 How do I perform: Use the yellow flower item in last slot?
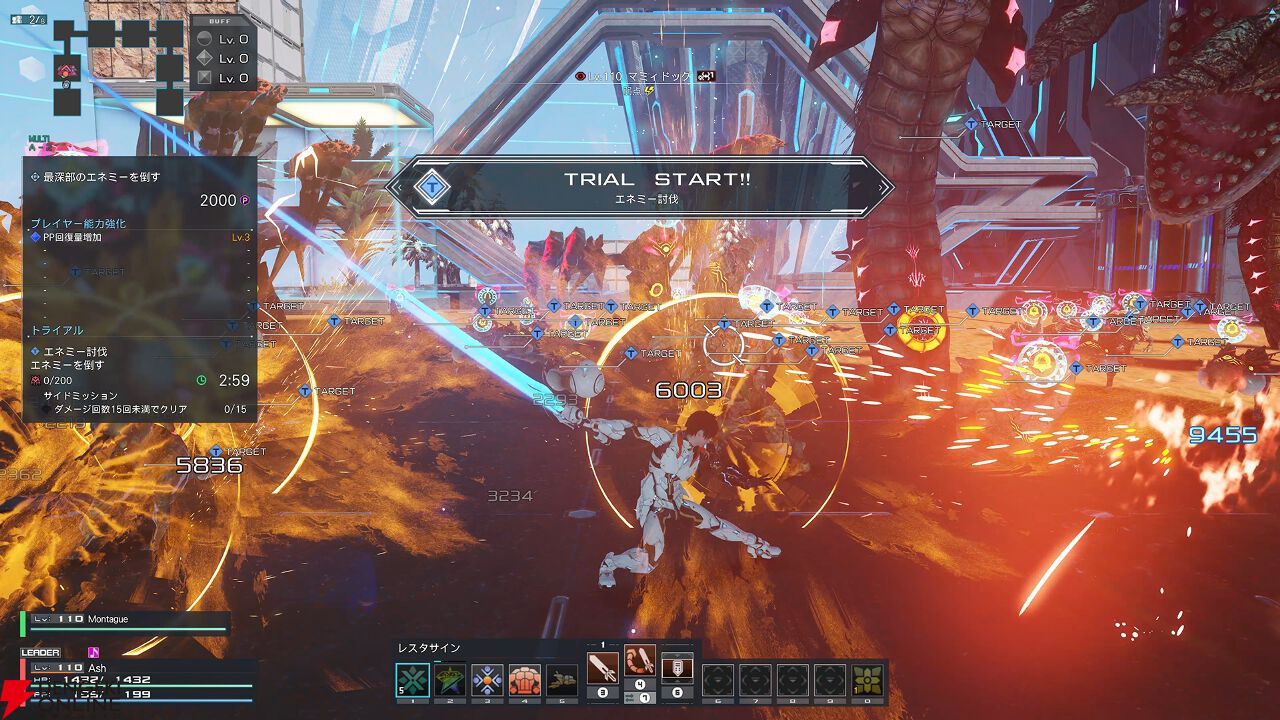click(867, 681)
